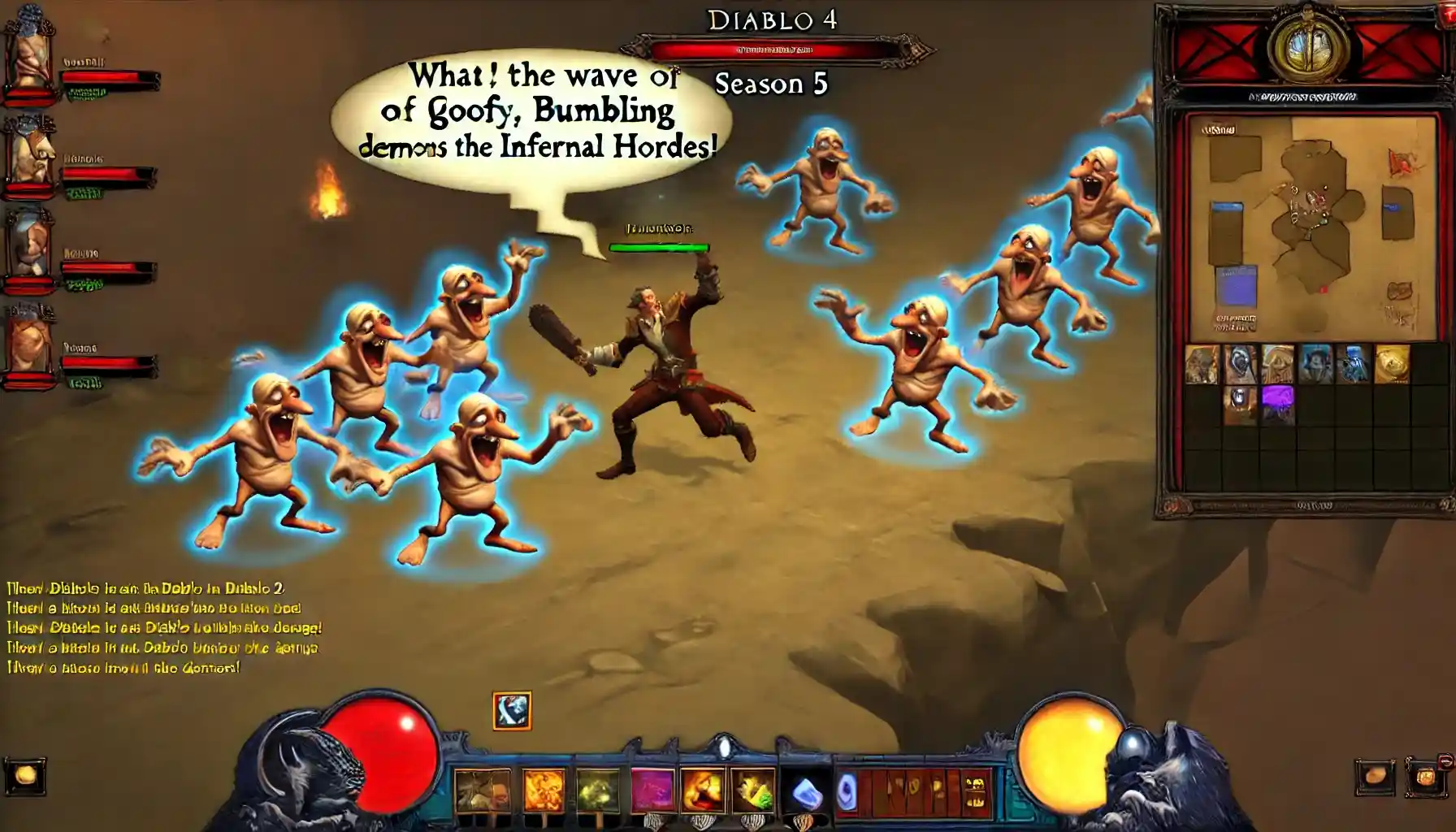
Task: Click the round gold emblem atop the panel
Action: pos(1306,46)
